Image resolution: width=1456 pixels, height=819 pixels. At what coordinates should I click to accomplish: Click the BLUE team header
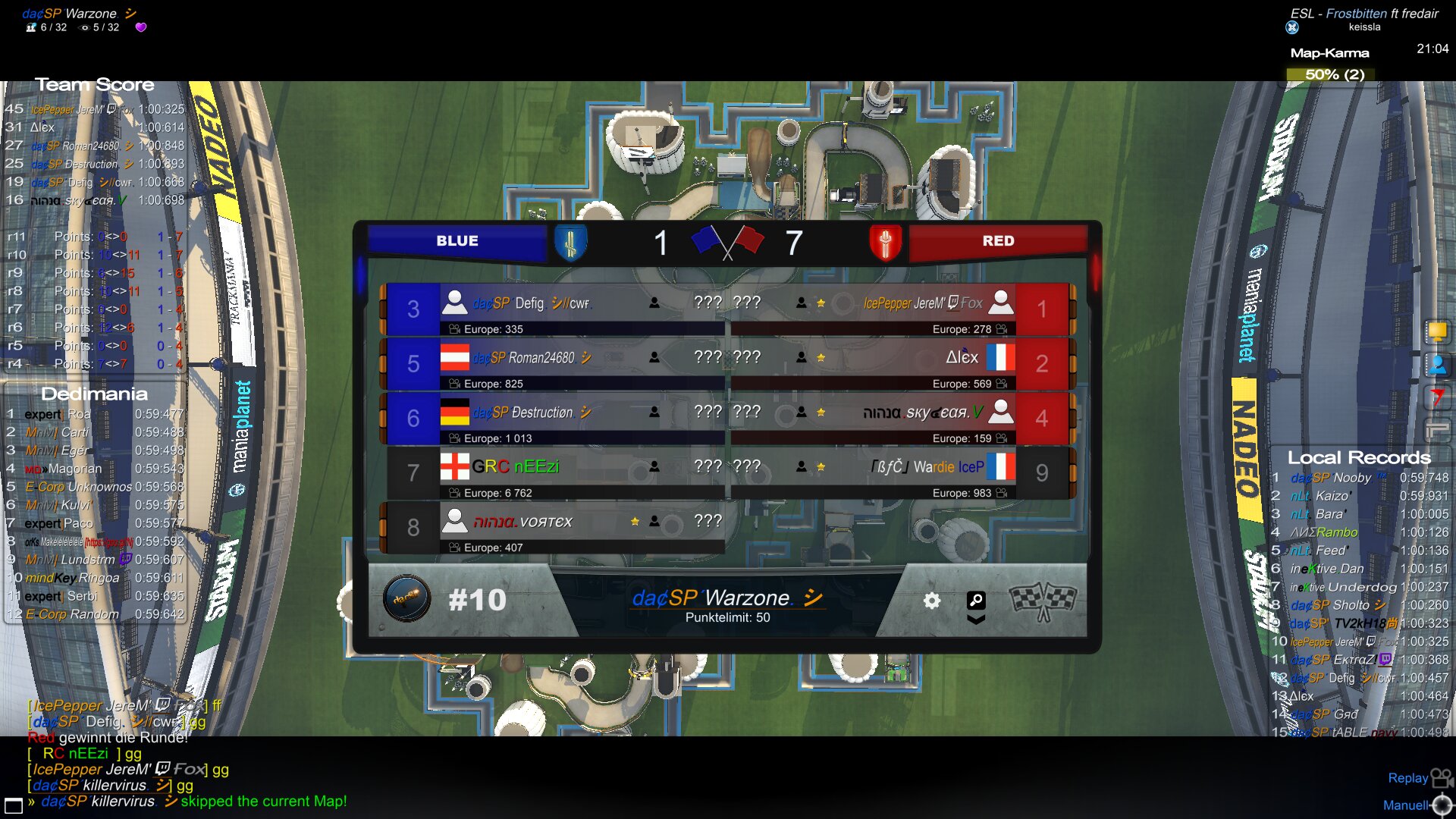(x=457, y=241)
